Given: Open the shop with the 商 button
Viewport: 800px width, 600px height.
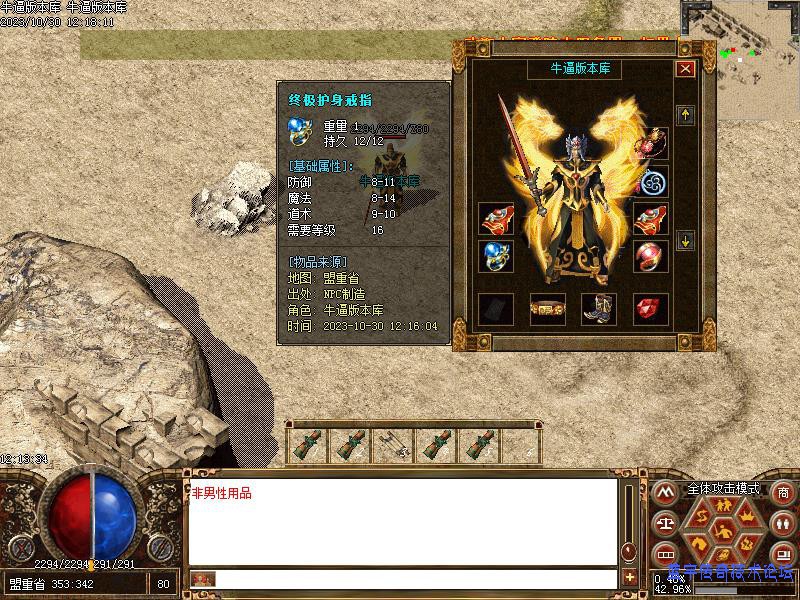Looking at the screenshot, I should click(783, 493).
